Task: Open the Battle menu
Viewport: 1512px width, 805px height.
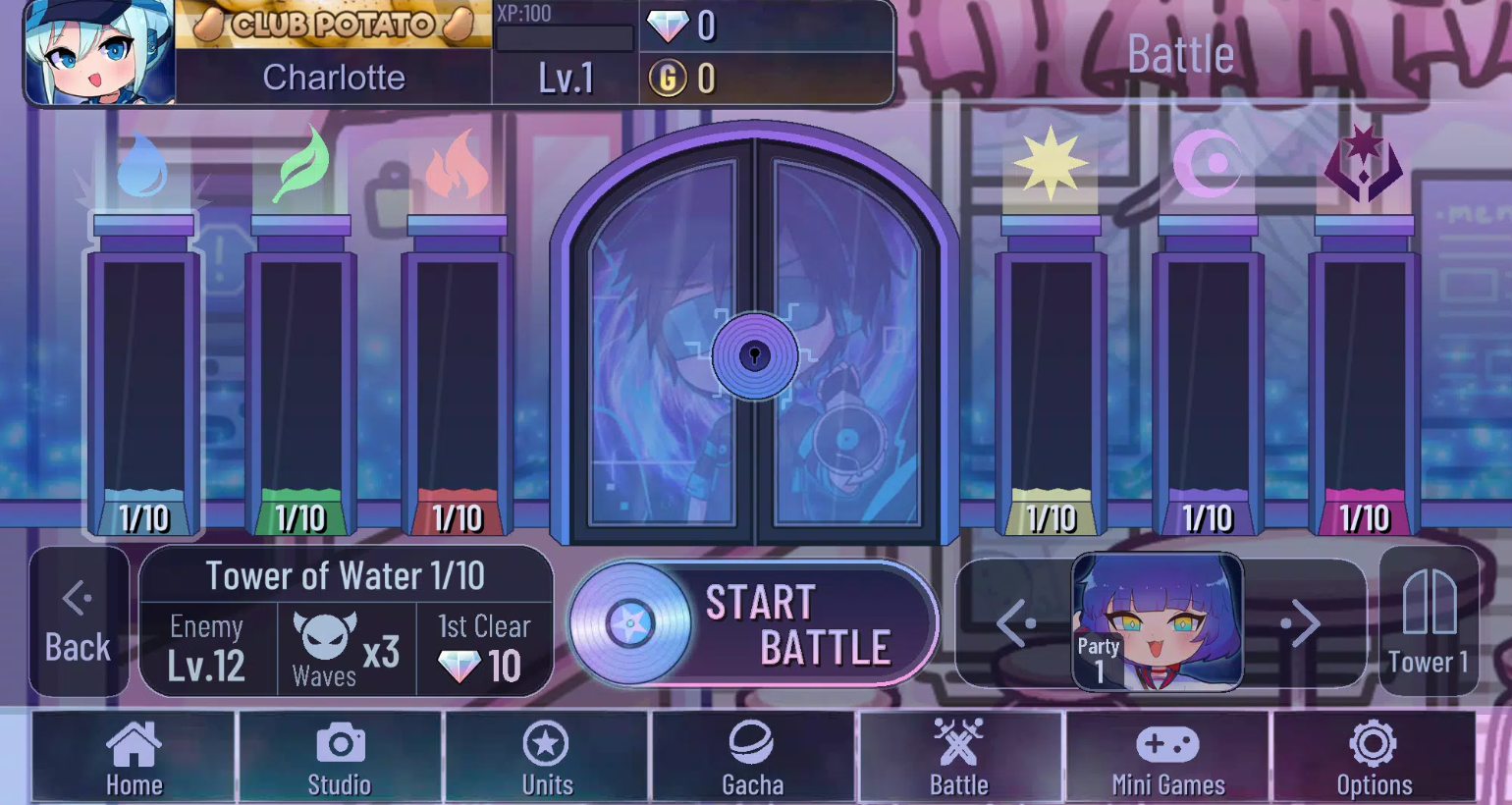Action: pos(959,757)
